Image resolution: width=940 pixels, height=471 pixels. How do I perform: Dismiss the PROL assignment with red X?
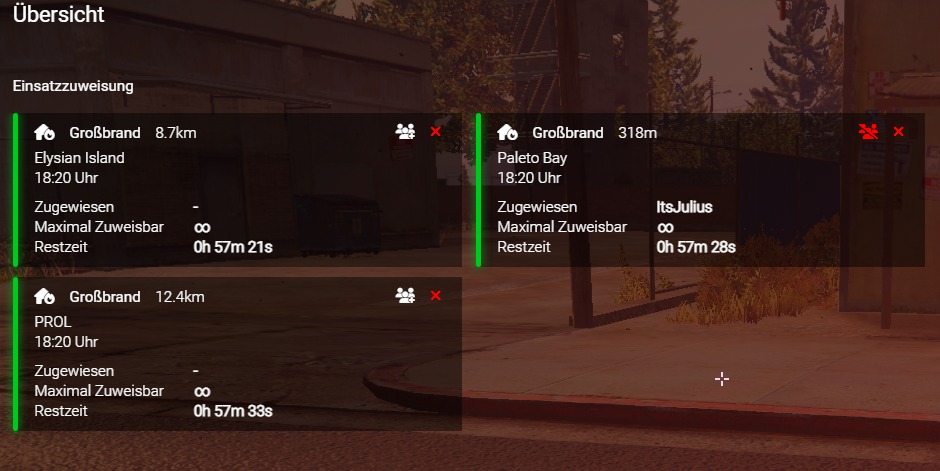[435, 296]
